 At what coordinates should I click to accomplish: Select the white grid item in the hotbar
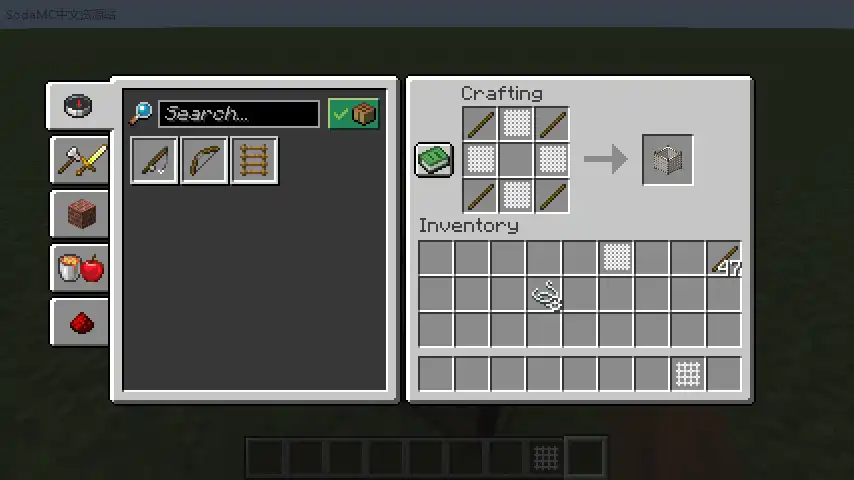(688, 374)
